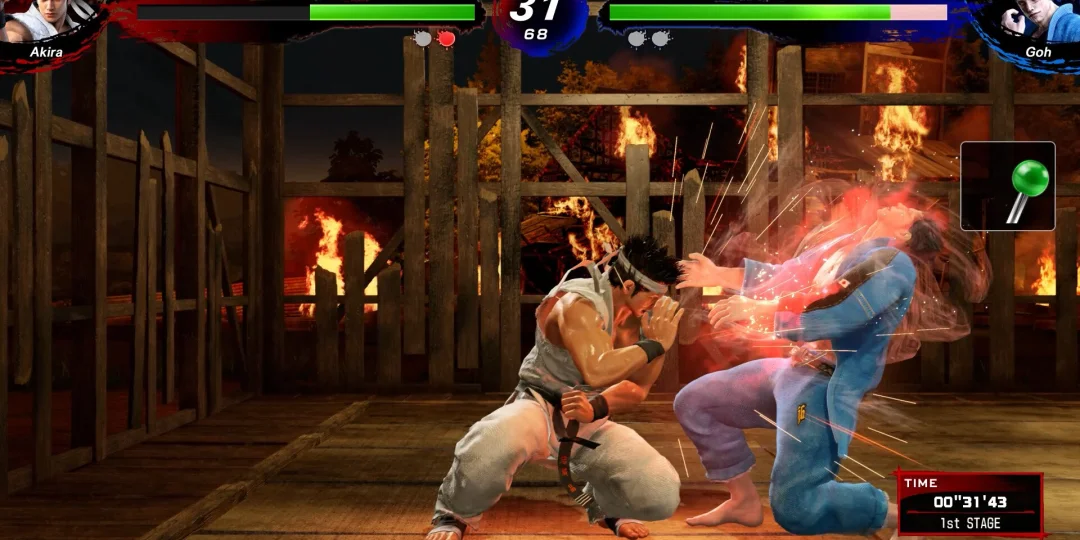The height and width of the screenshot is (540, 1080).
Task: Click Goh's character portrait
Action: pyautogui.click(x=1036, y=20)
